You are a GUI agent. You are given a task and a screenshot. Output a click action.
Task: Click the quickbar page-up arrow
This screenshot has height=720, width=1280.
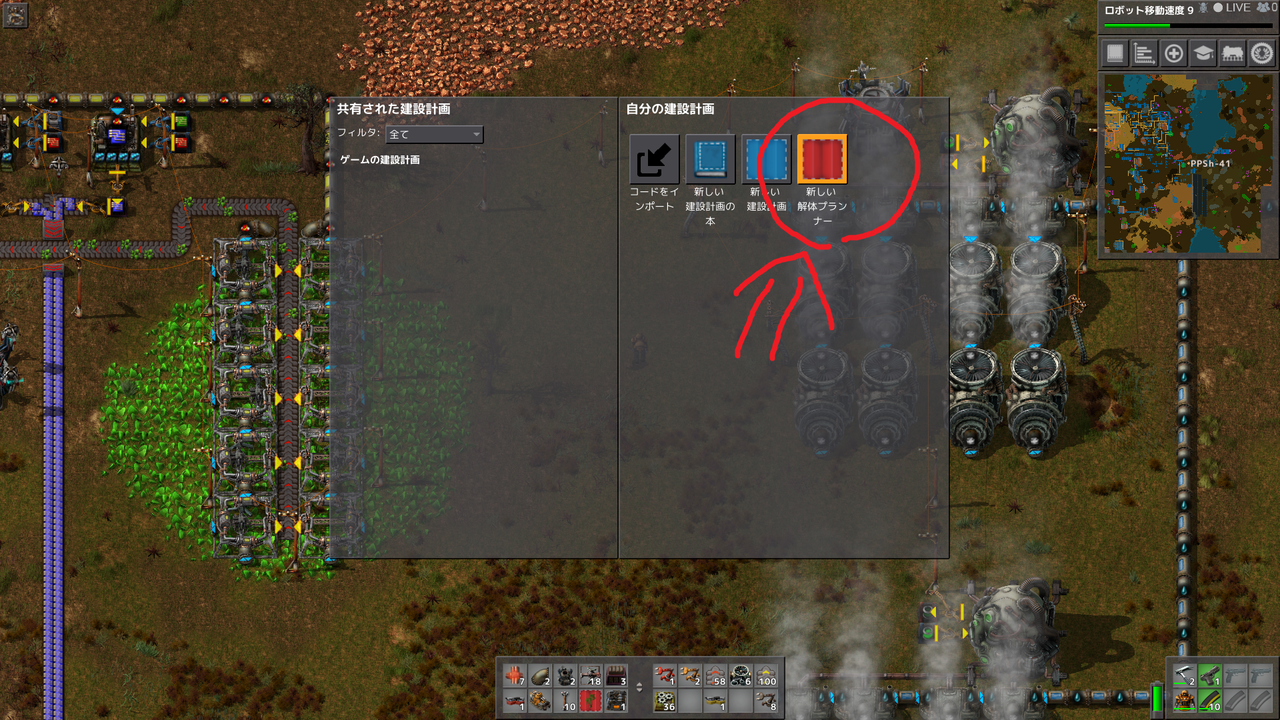coord(640,683)
